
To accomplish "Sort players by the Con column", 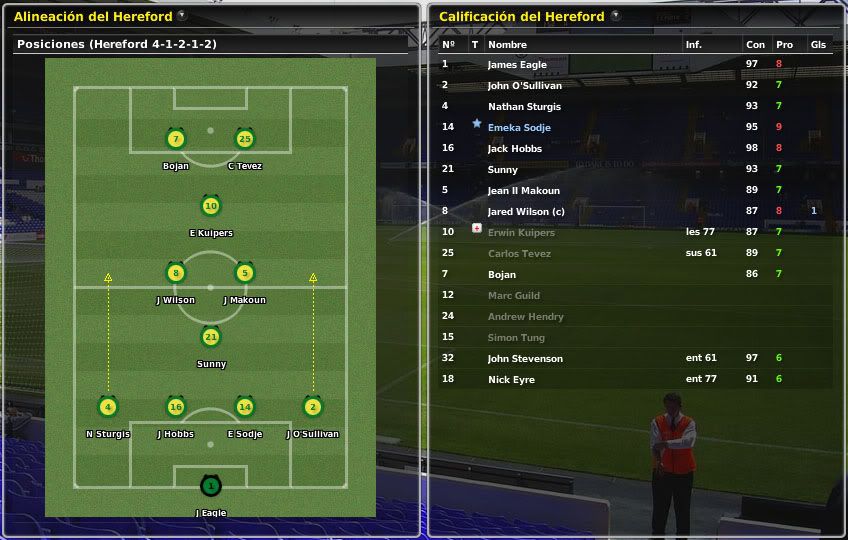I will coord(755,44).
